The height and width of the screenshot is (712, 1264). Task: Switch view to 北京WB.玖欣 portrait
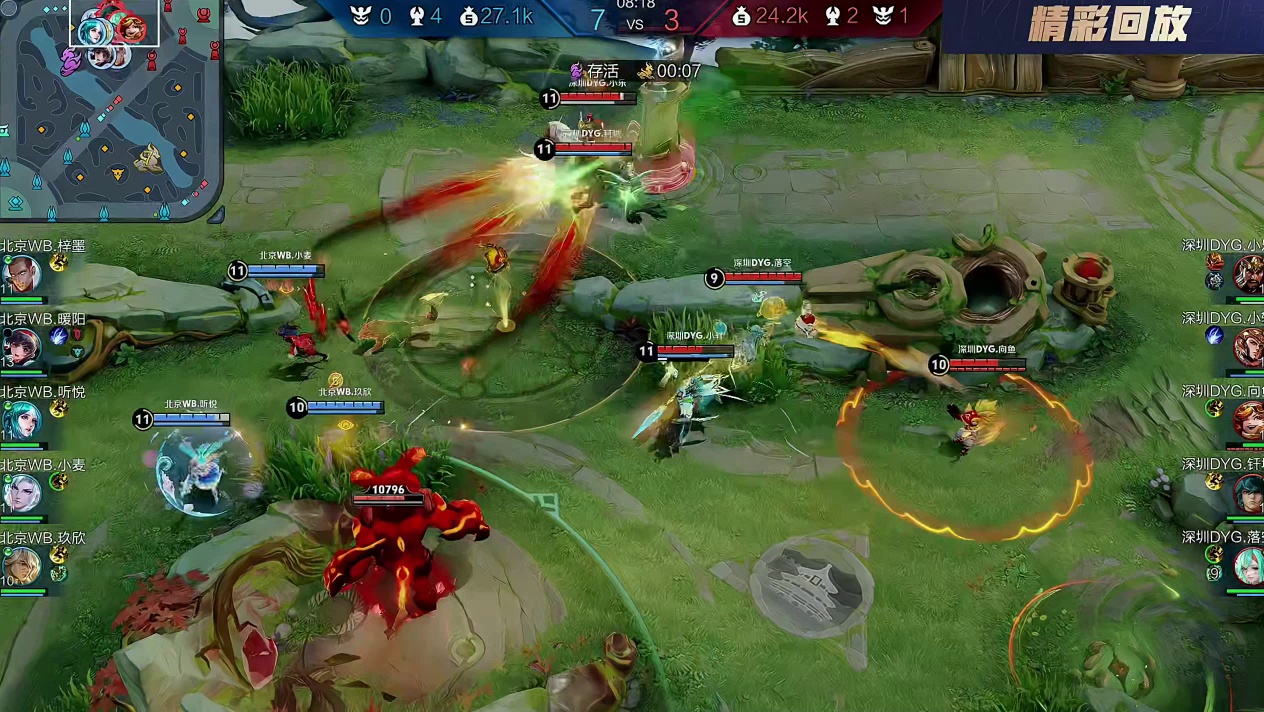(x=20, y=566)
